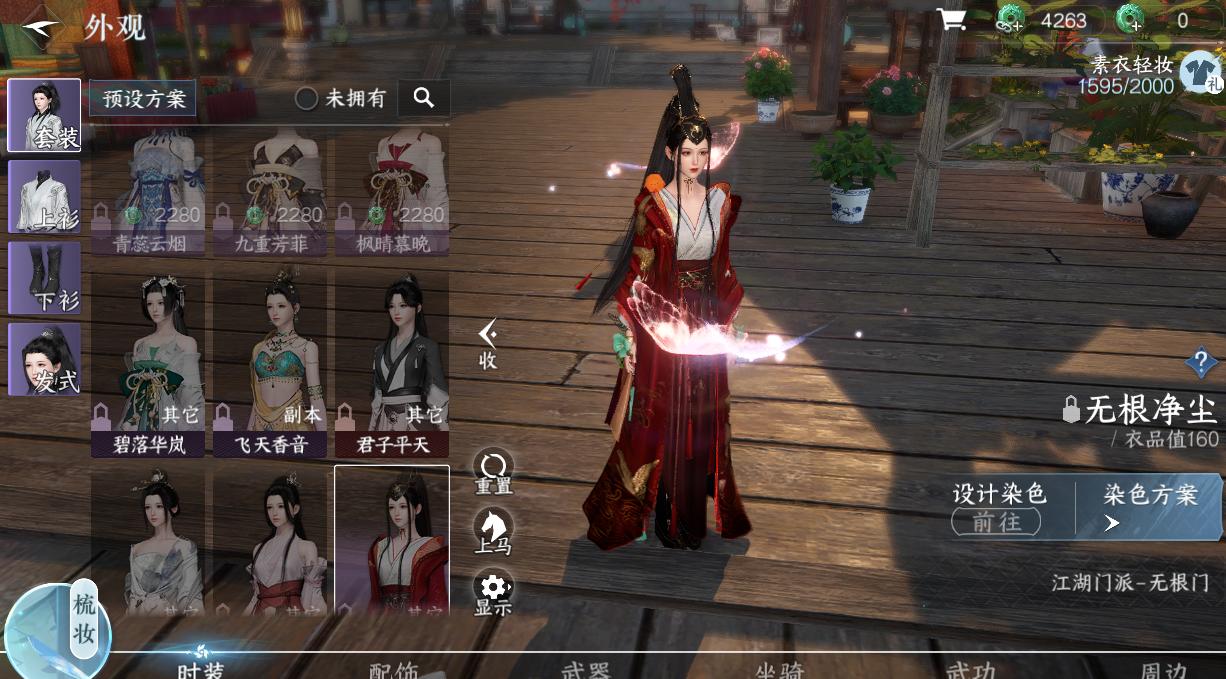Open 染色方案 dye schemes
The height and width of the screenshot is (679, 1226).
(1149, 507)
